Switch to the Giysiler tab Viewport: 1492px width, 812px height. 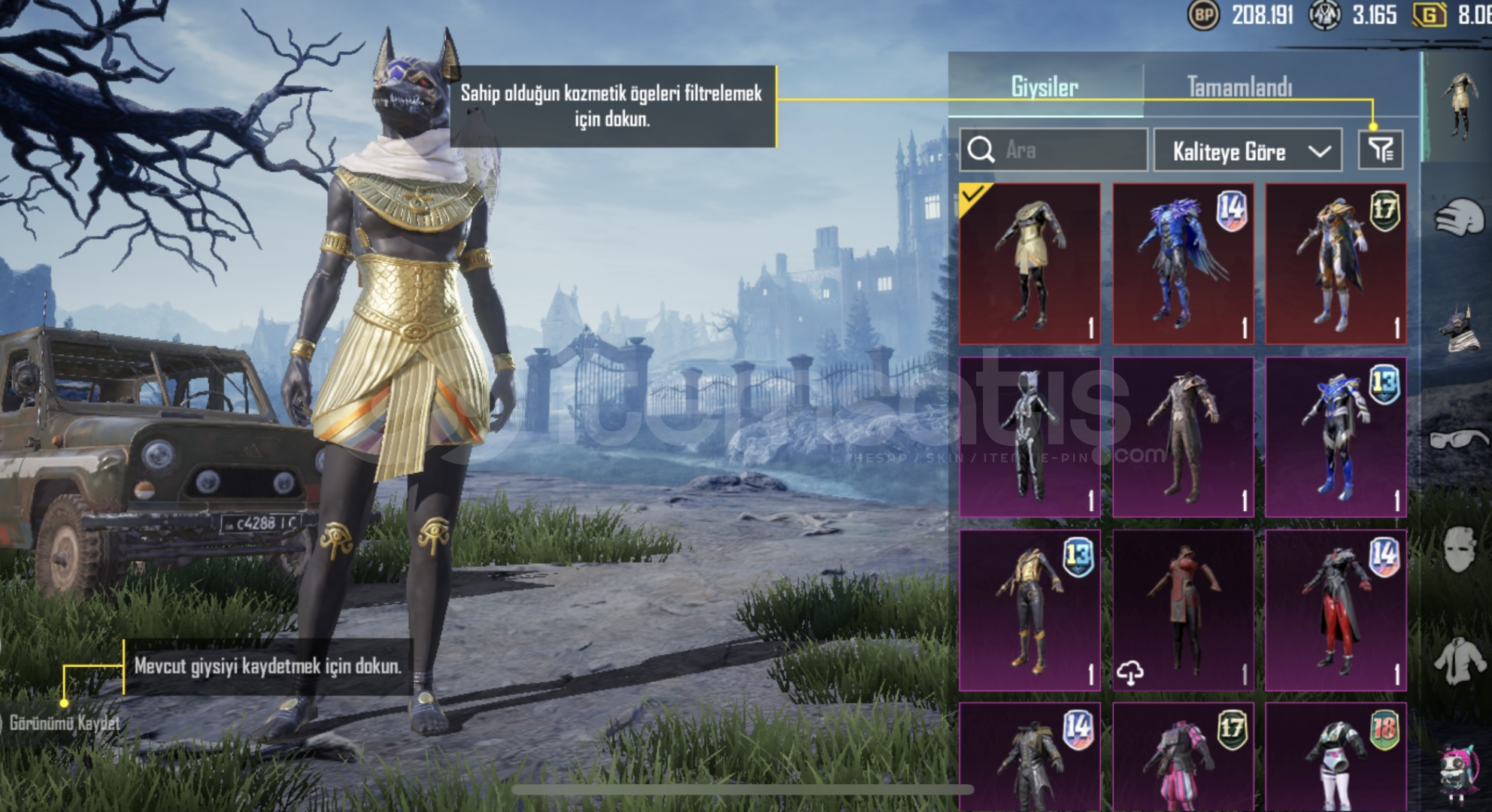tap(1045, 87)
